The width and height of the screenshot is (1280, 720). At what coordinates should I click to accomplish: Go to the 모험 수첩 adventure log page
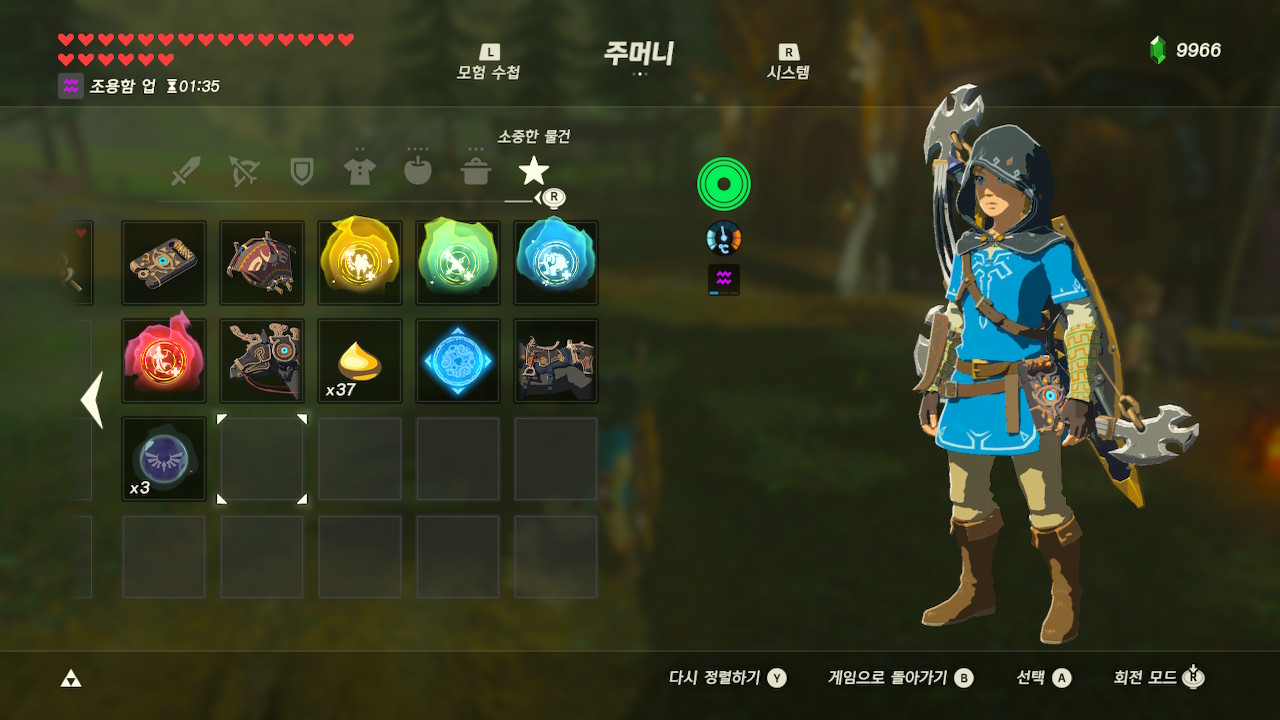(x=488, y=62)
